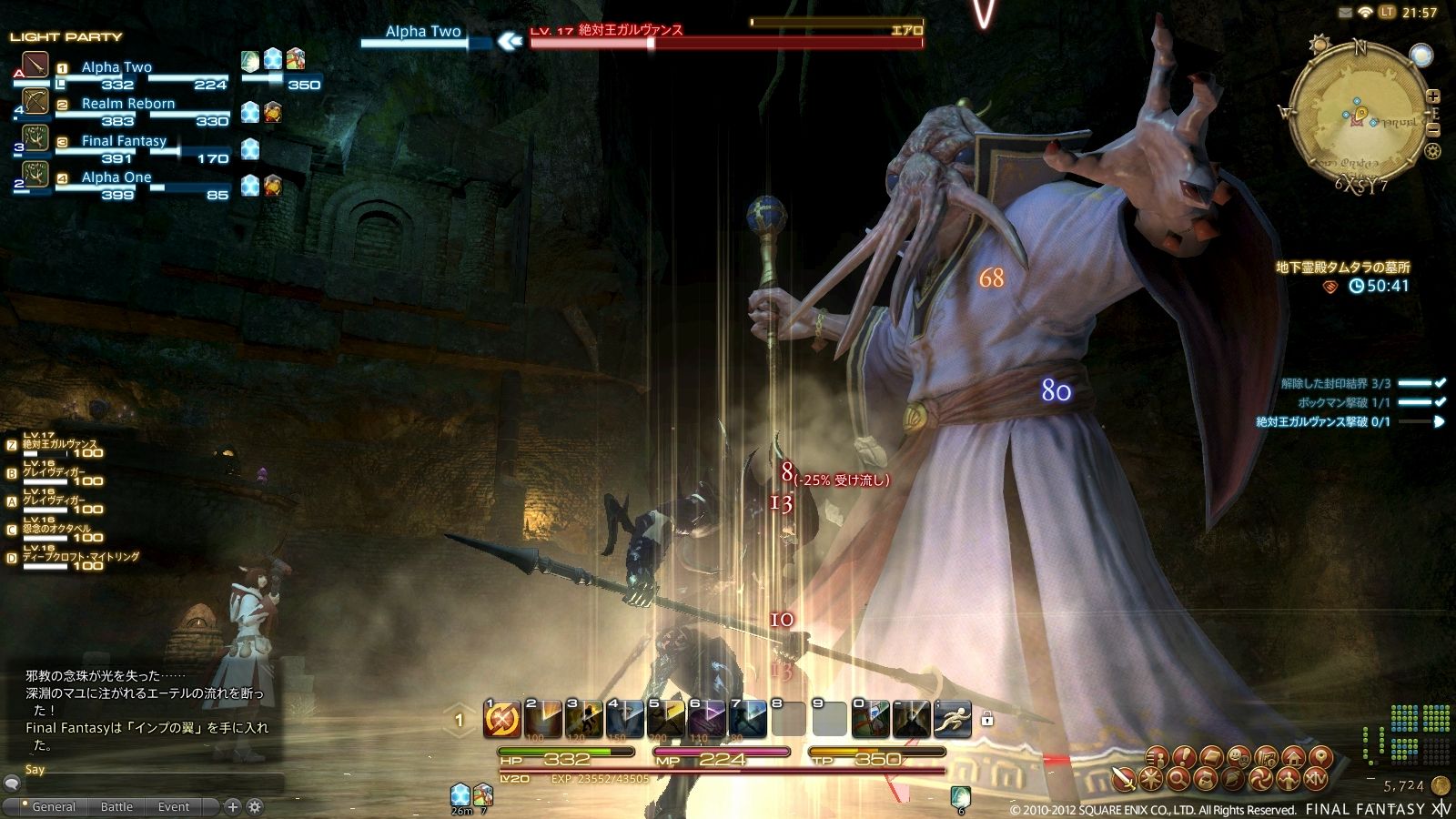
Task: Open the Social menu smiley faces icon
Action: (x=1237, y=757)
